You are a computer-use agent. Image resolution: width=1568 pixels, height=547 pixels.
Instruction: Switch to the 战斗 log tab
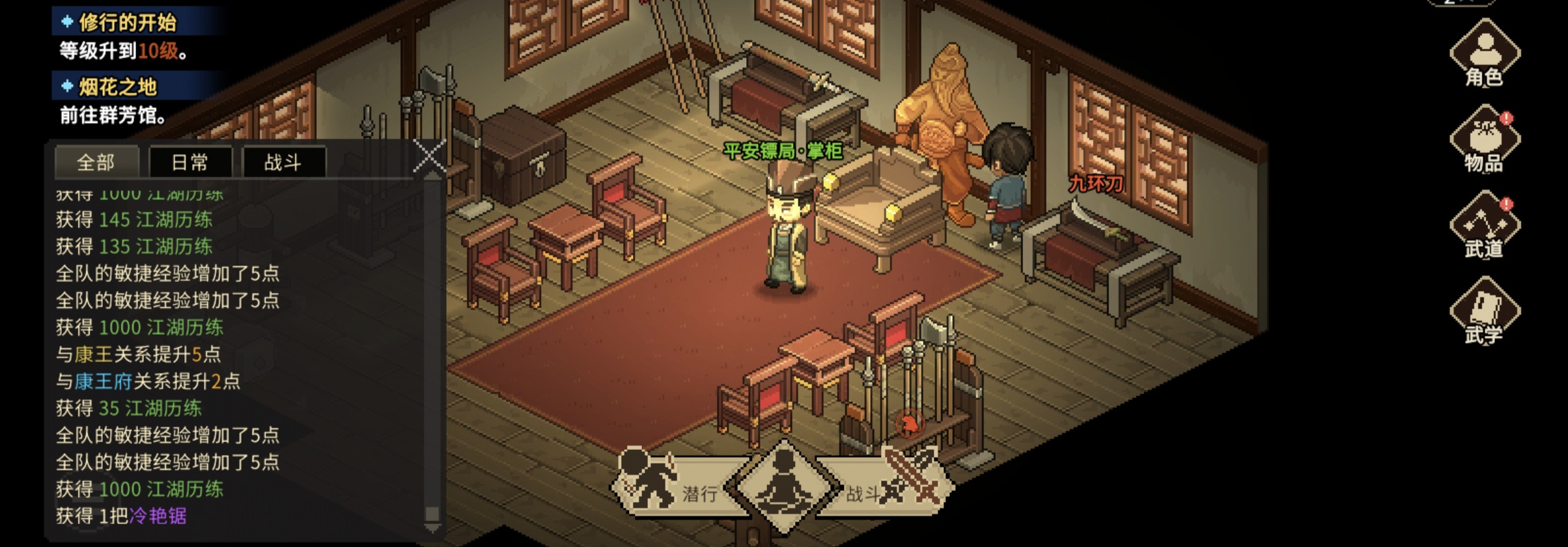click(x=283, y=162)
